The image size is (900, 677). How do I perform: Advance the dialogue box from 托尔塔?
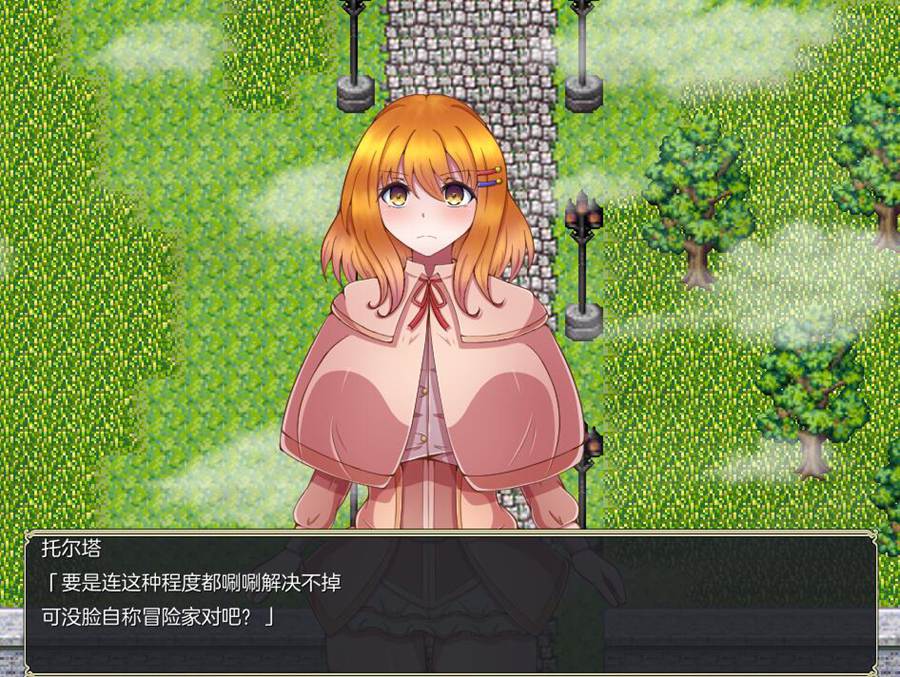[450, 600]
